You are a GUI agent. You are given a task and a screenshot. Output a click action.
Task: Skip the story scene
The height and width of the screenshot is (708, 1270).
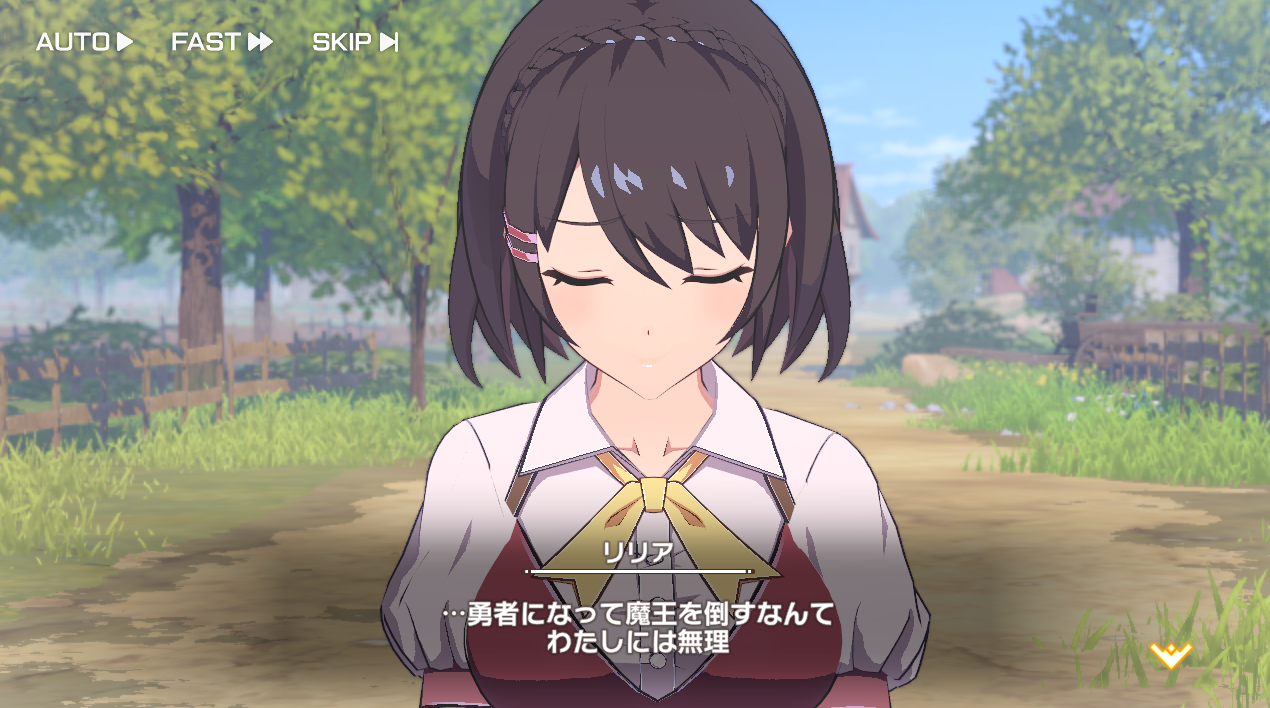point(355,42)
